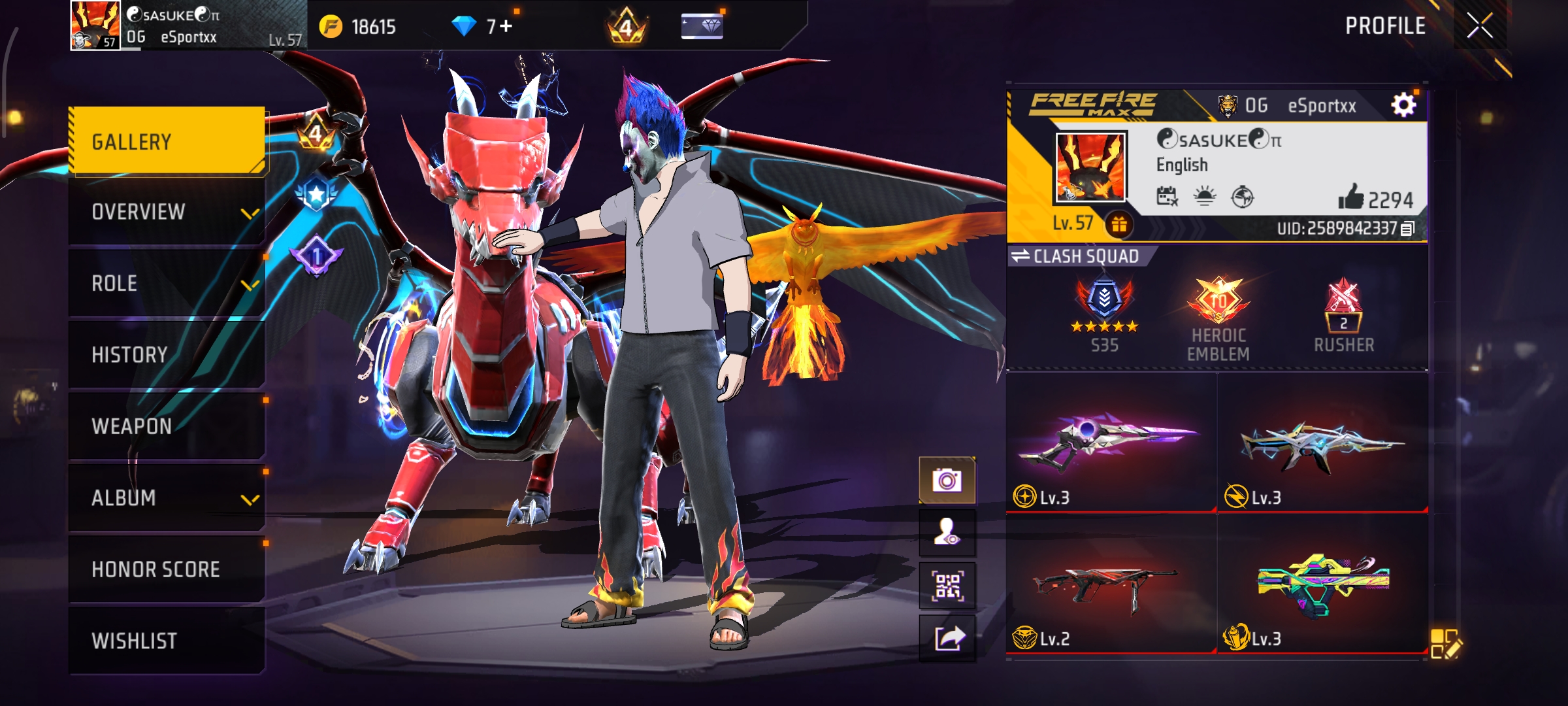1568x706 pixels.
Task: Tap the plus next to diamonds
Action: tap(506, 26)
